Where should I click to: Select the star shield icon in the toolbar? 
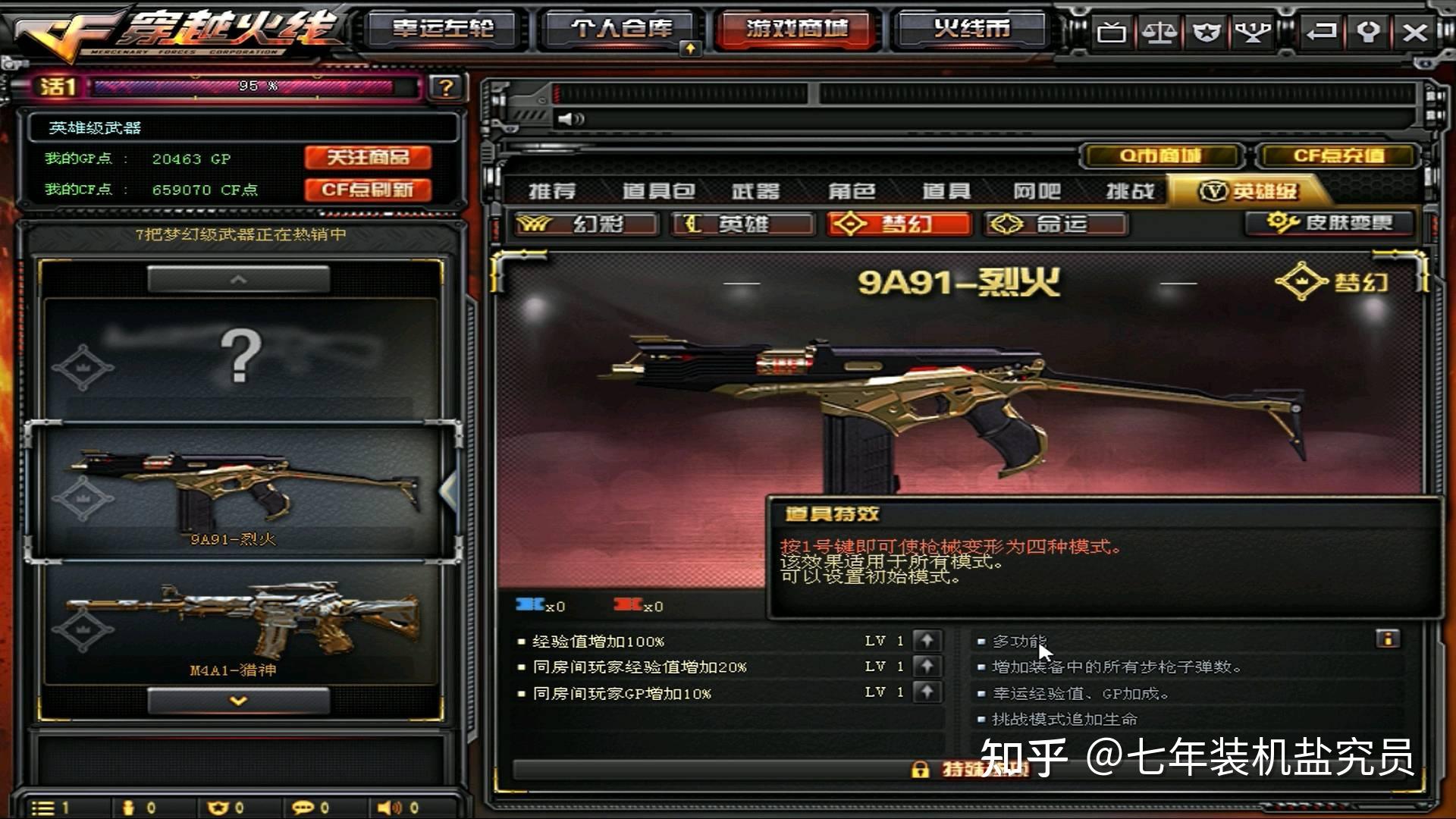[x=1207, y=33]
